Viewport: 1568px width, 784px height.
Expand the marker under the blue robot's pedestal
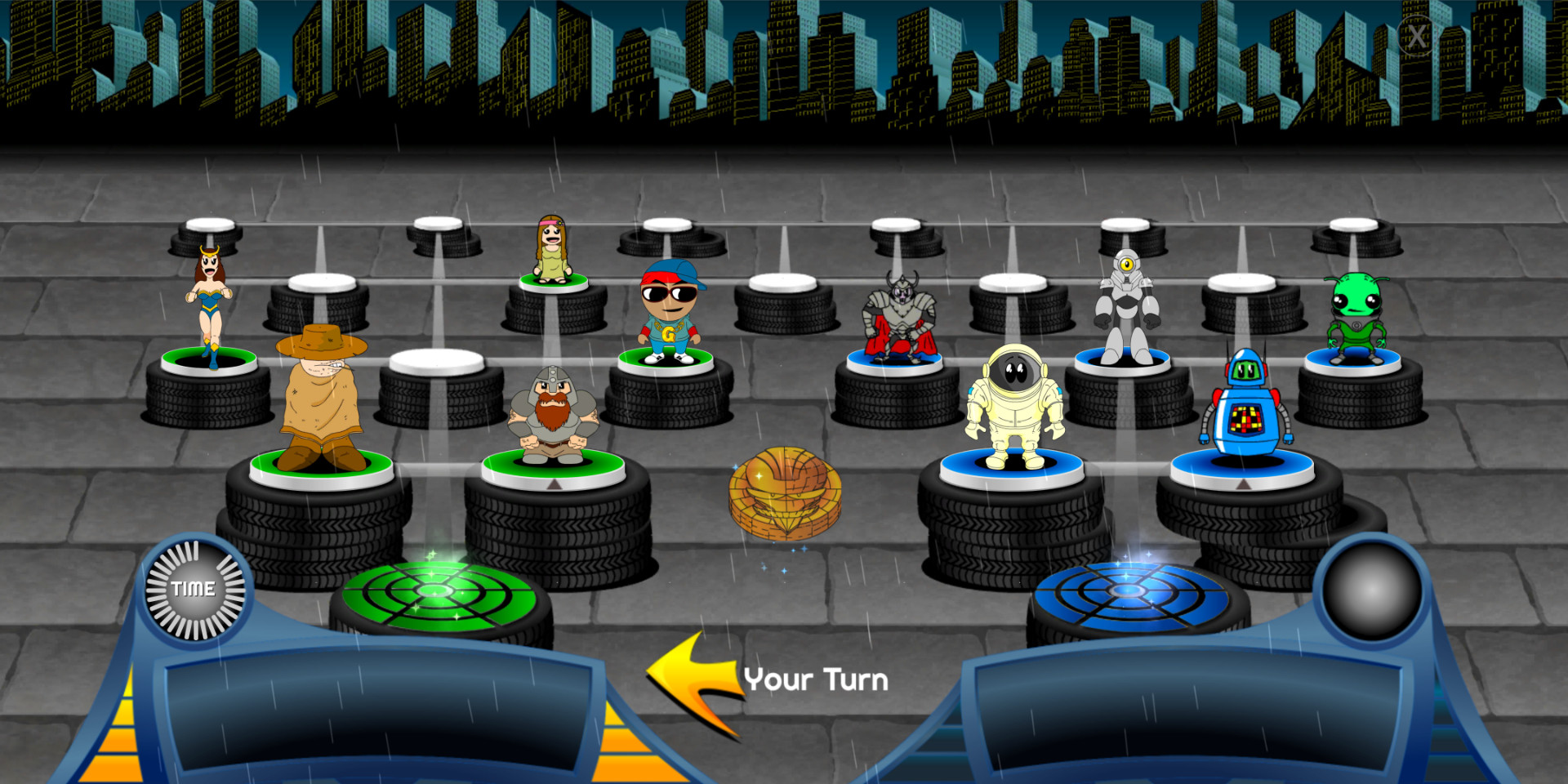[1245, 483]
